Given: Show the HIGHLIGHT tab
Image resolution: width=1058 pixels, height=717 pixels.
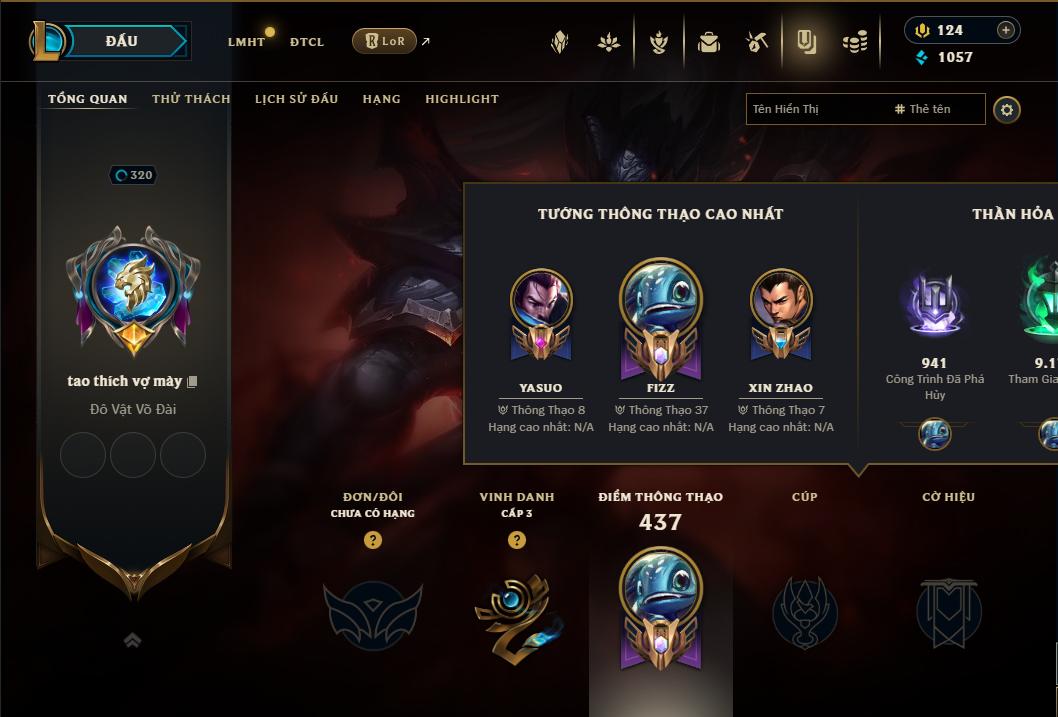Looking at the screenshot, I should tap(461, 99).
